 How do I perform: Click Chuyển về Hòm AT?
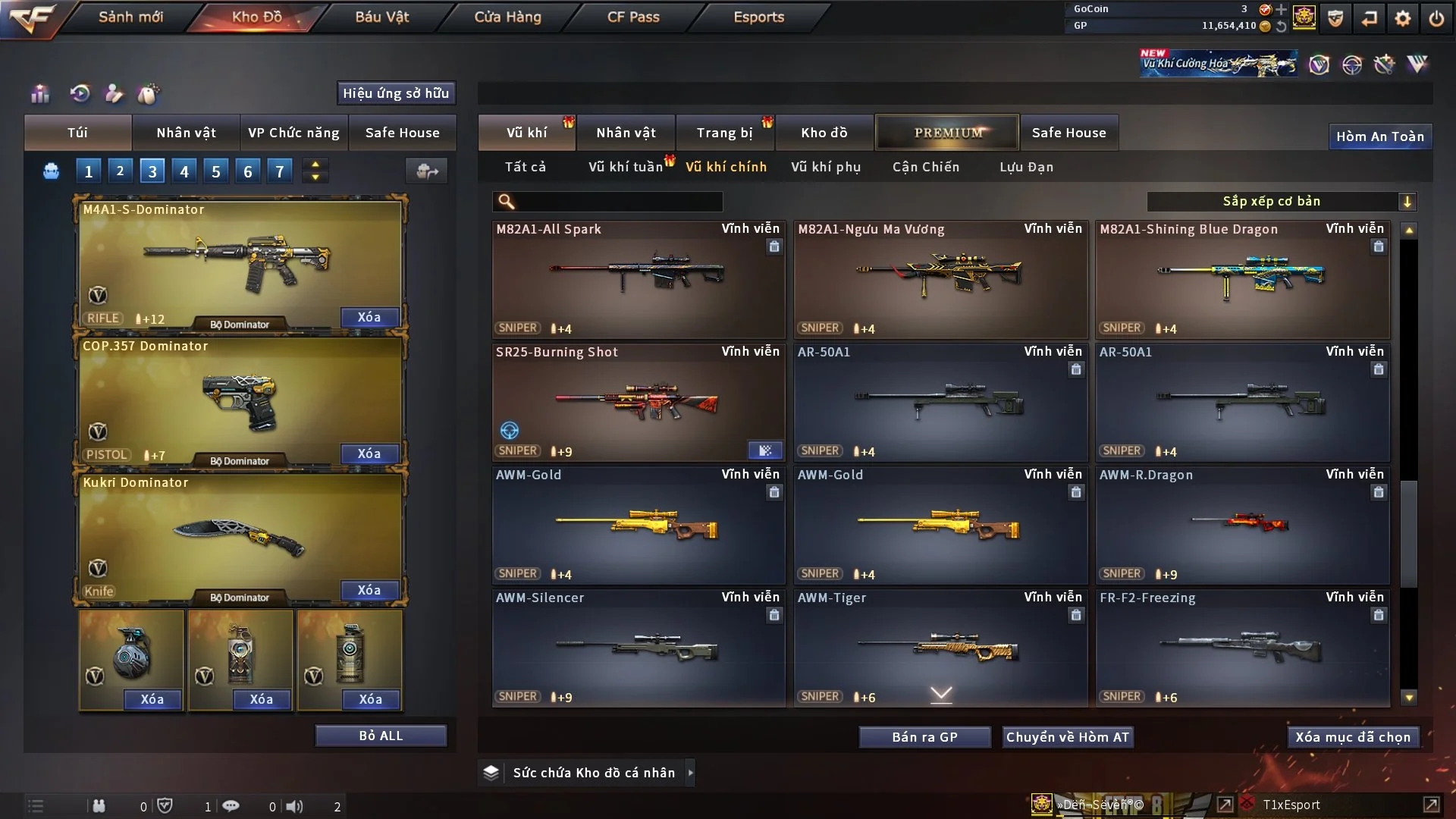1068,737
